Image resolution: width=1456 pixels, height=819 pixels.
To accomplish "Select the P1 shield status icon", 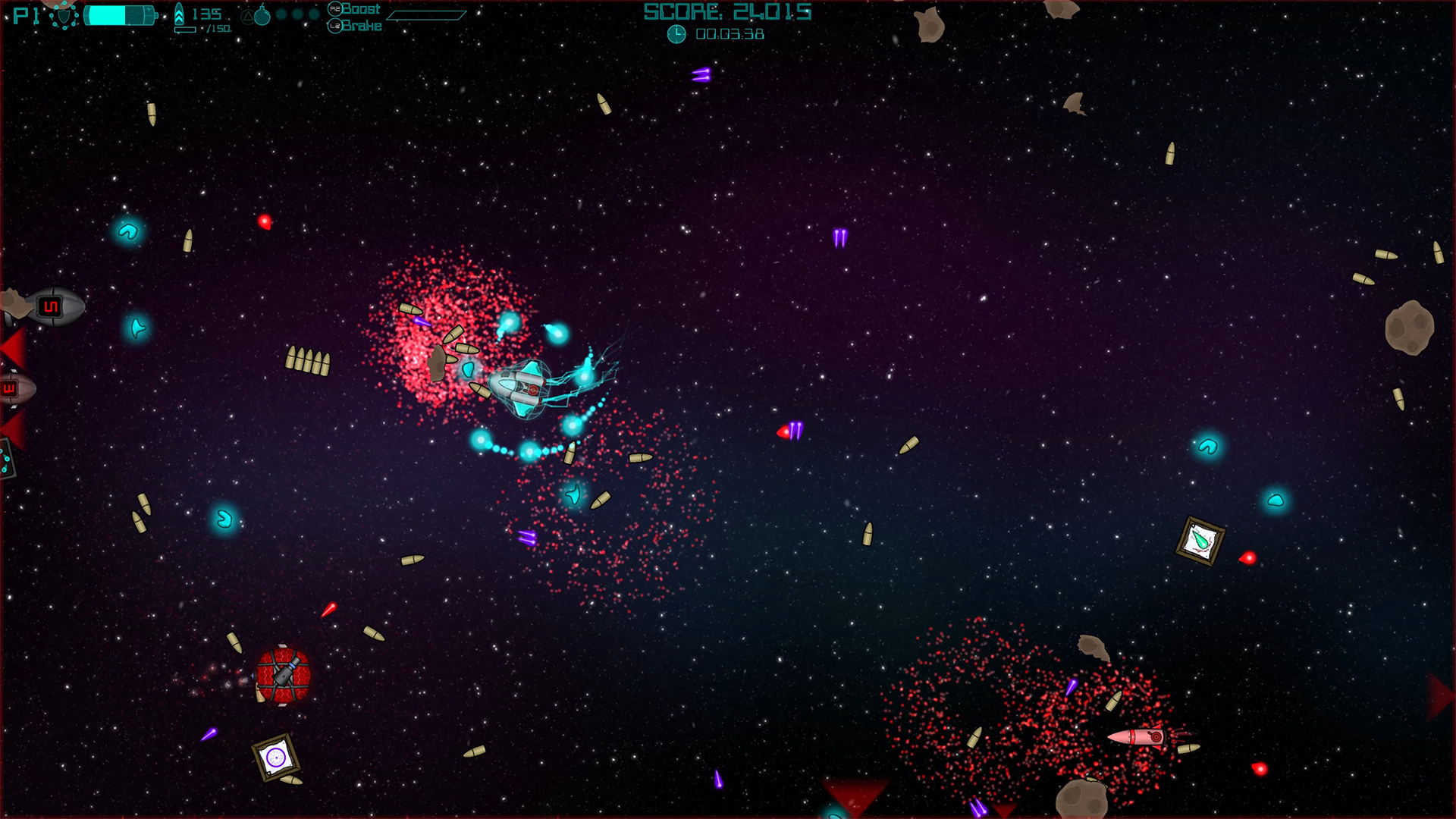I will 65,17.
